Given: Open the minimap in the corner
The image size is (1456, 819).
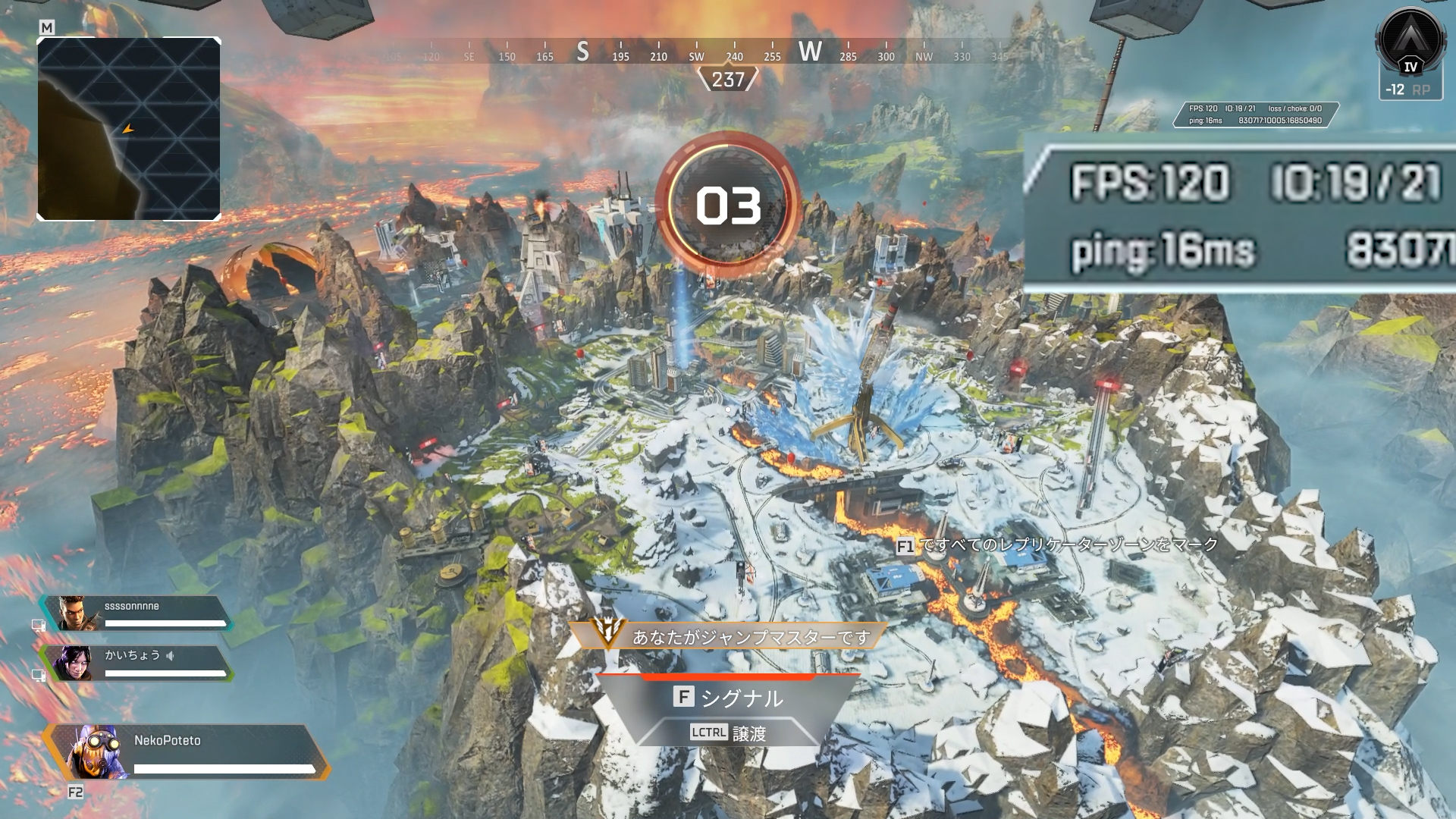Looking at the screenshot, I should 129,129.
